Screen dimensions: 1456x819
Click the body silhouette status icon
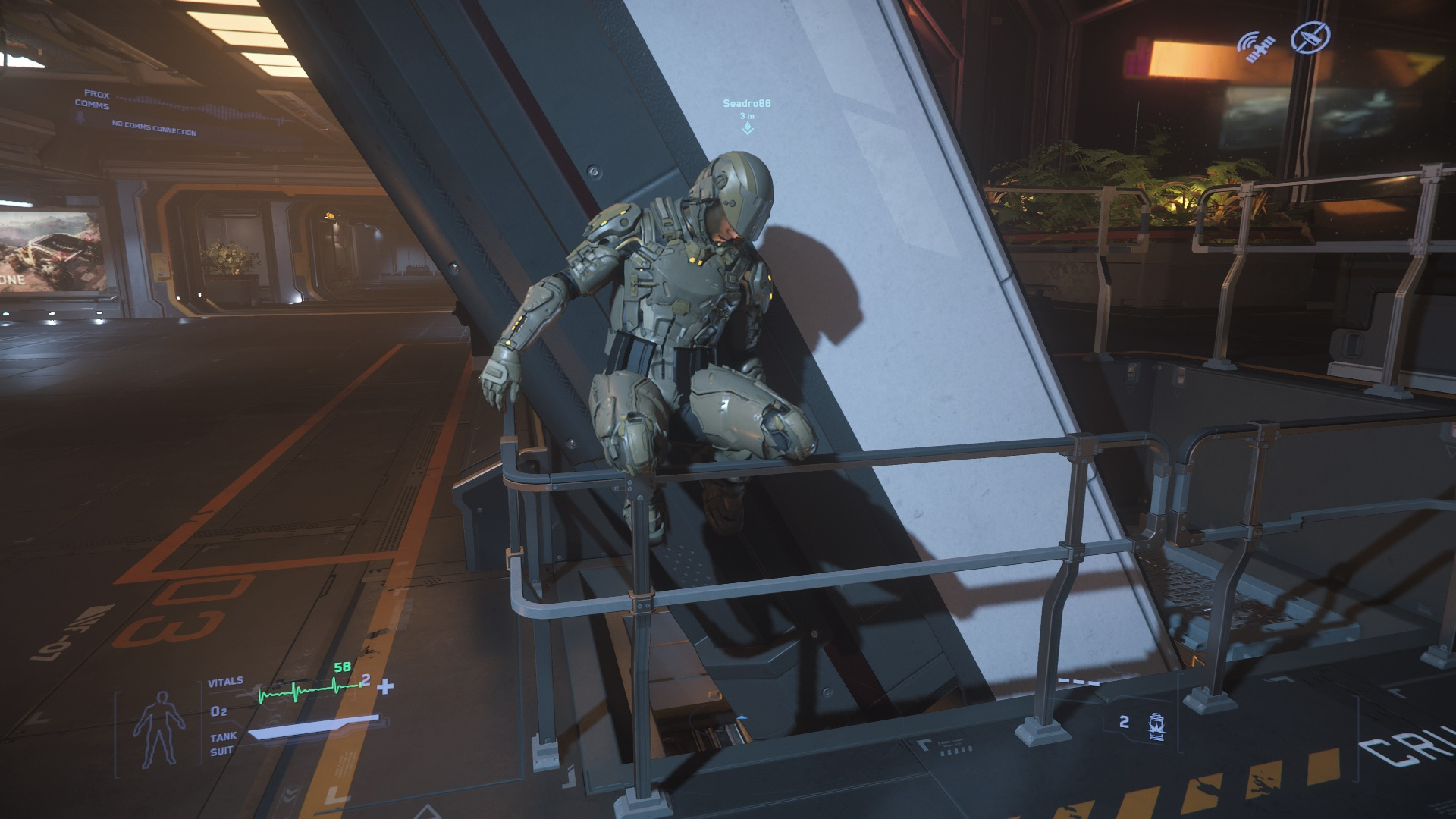(158, 727)
